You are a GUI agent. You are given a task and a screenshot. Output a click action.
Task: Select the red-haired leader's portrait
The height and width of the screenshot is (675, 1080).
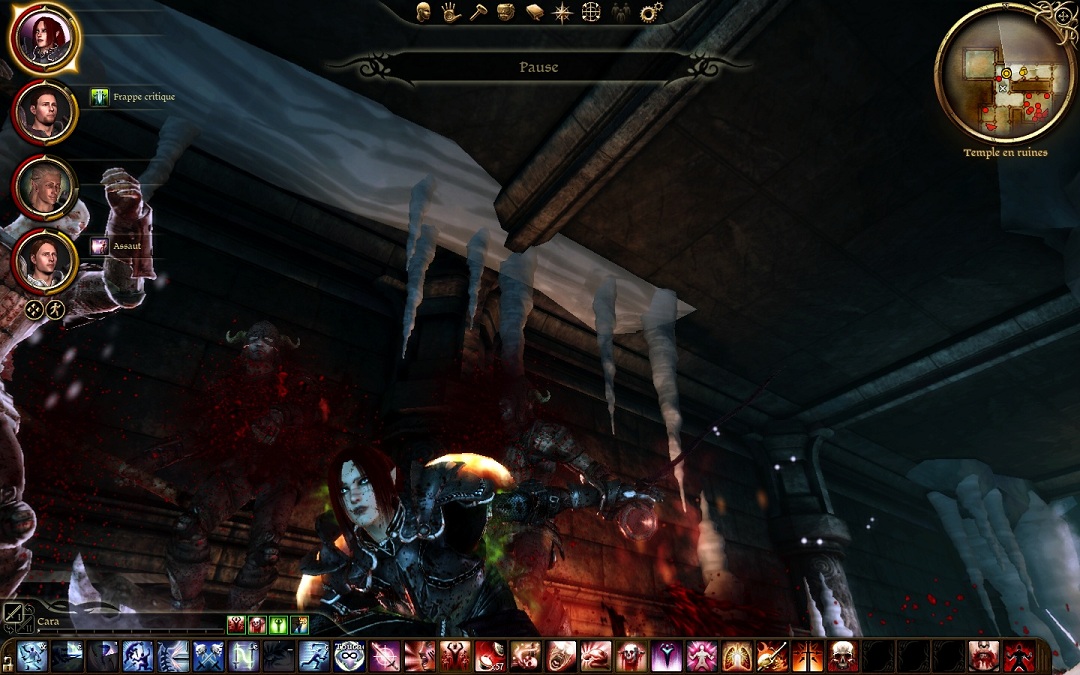pyautogui.click(x=45, y=38)
